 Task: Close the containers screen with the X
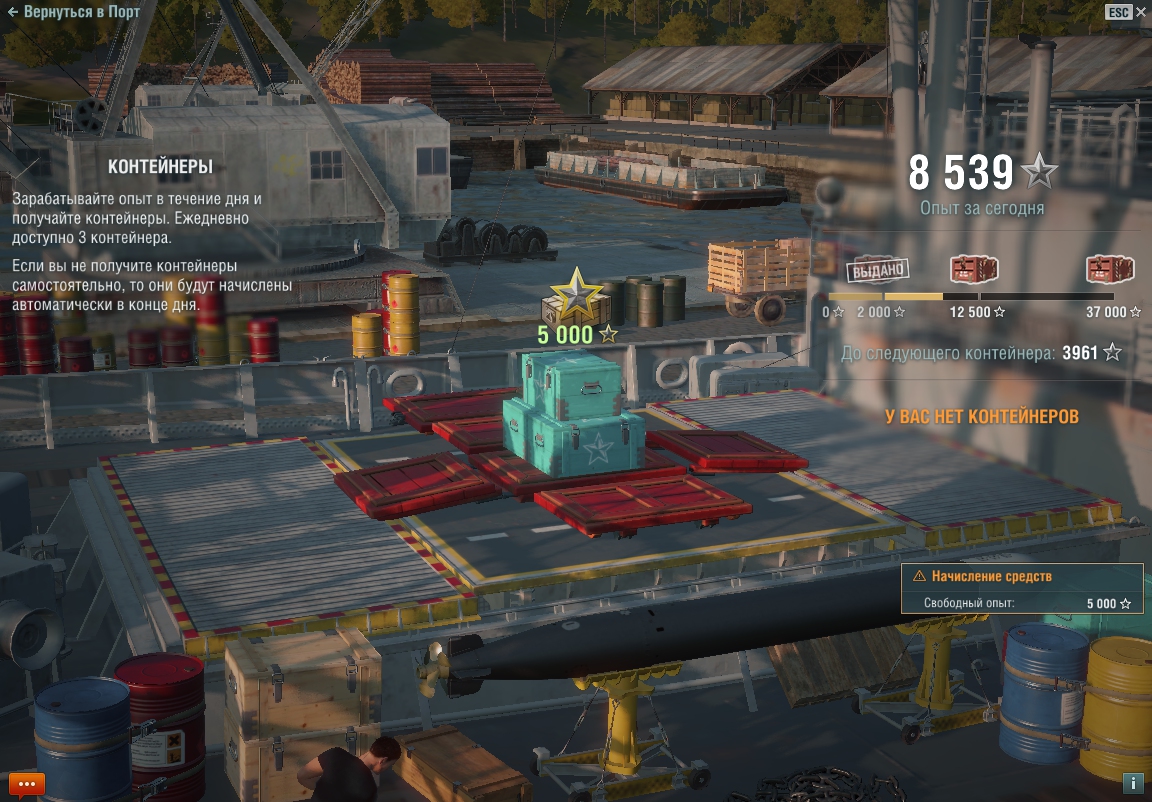tap(1141, 12)
